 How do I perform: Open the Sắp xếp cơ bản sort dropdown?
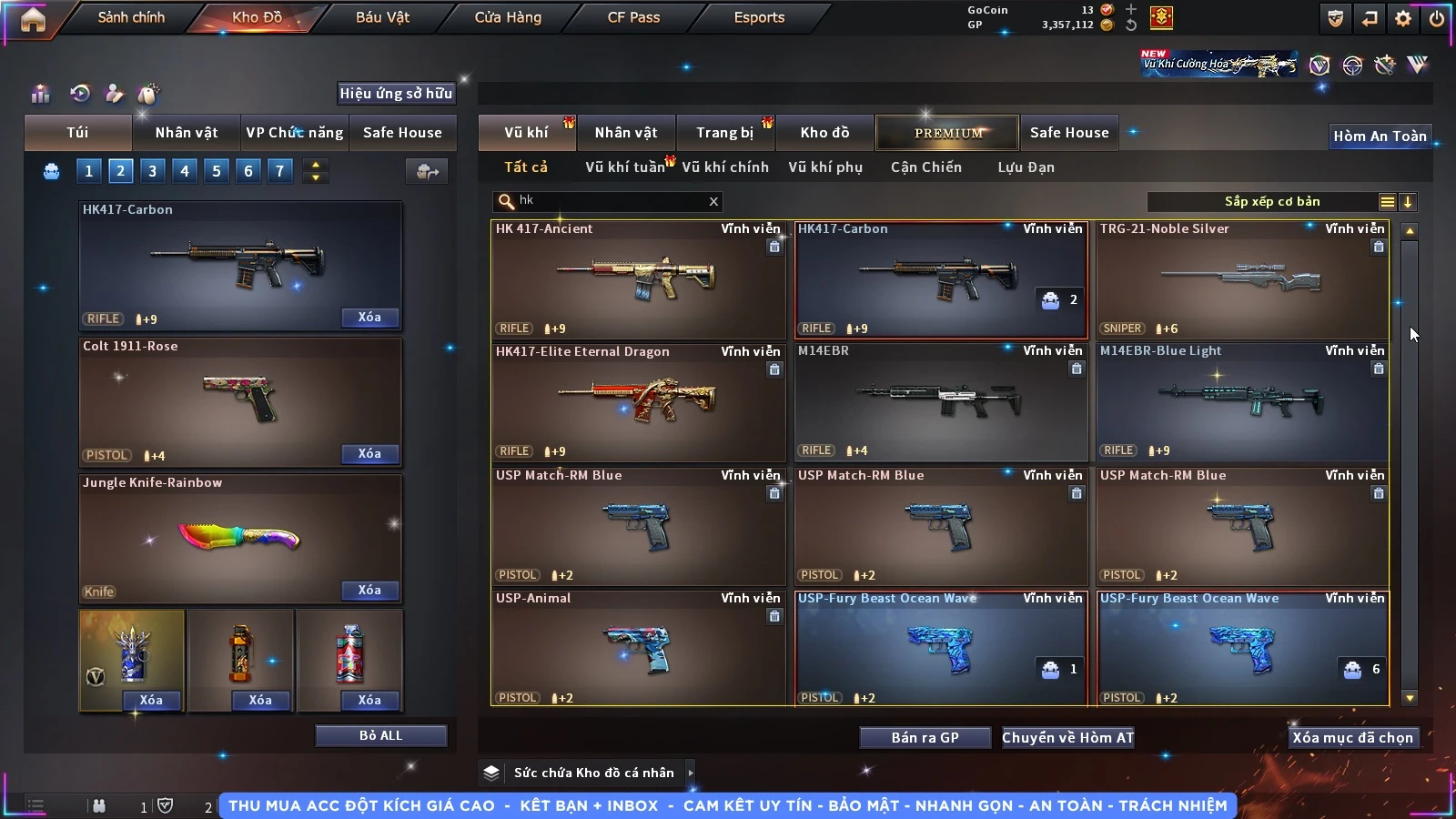[x=1272, y=202]
